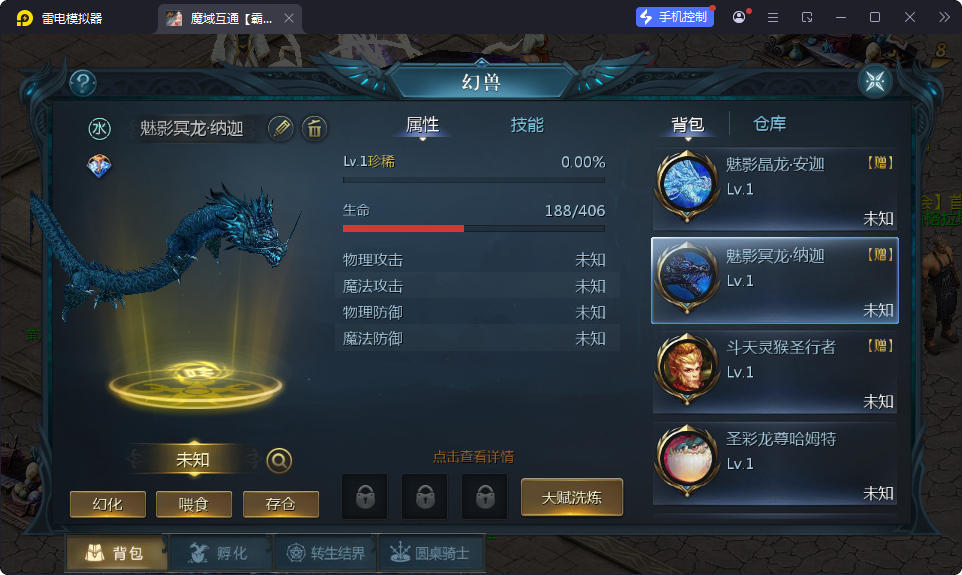Close the 幻兽 pet panel

click(875, 82)
